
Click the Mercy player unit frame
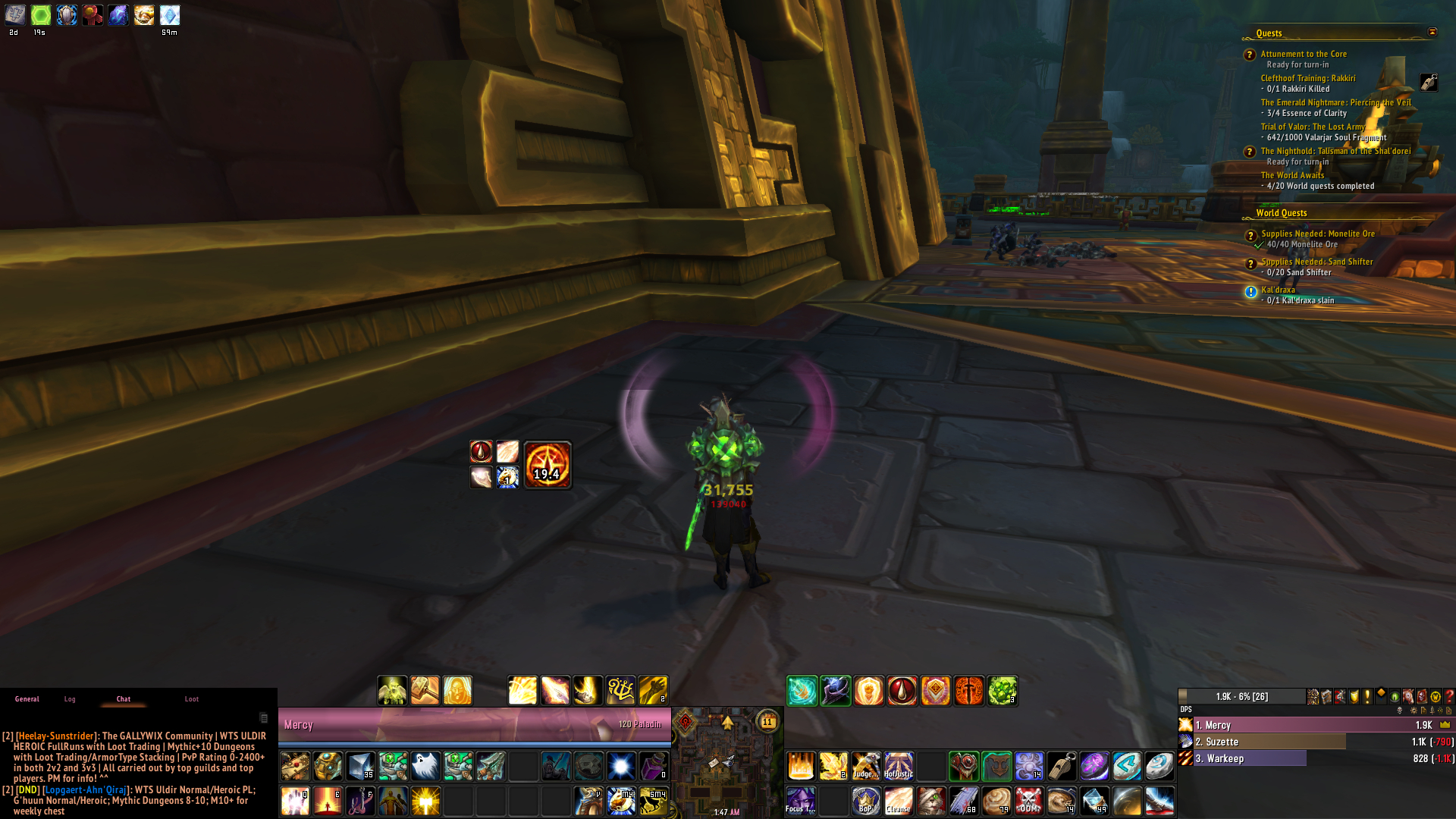[x=474, y=725]
